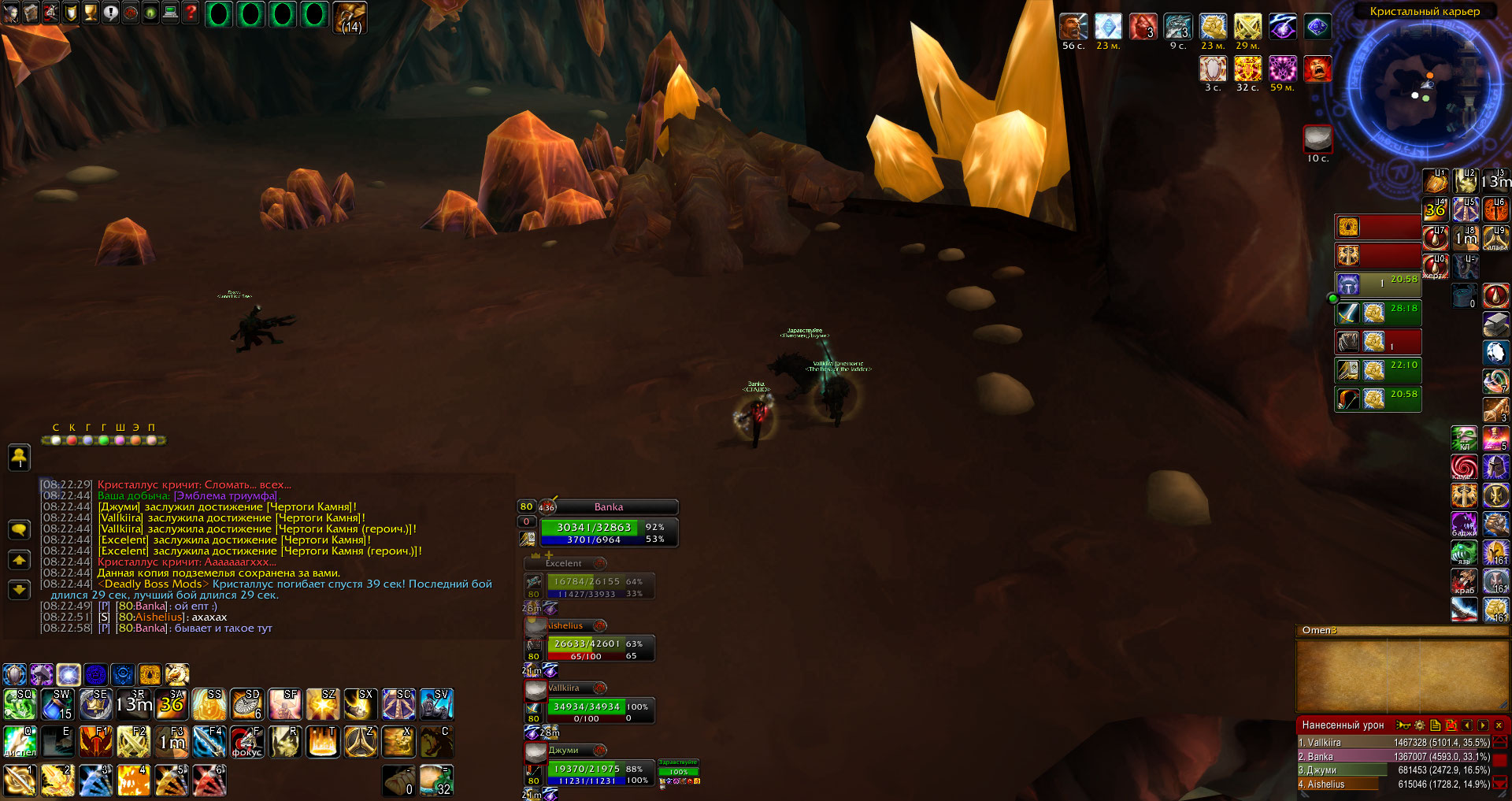Select Banka's player unit frame
This screenshot has height=801, width=1512.
click(x=608, y=527)
